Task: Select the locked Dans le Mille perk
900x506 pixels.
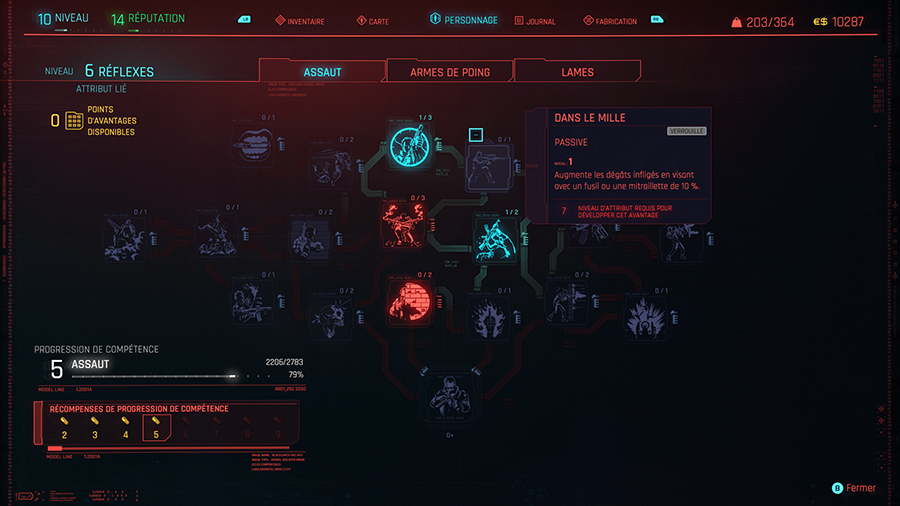Action: pos(488,167)
